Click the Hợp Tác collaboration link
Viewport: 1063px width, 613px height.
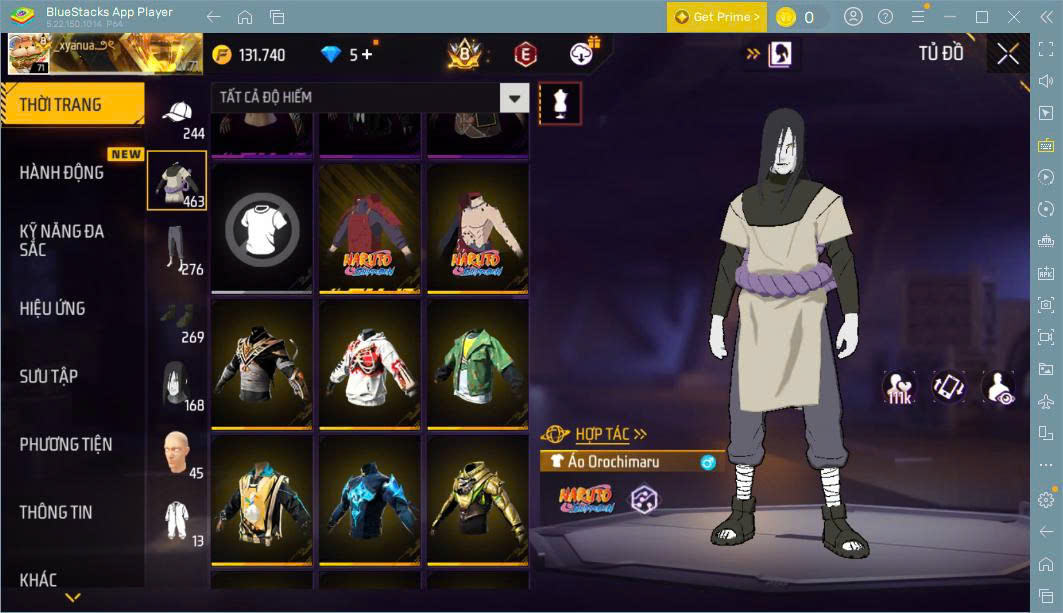pyautogui.click(x=610, y=434)
